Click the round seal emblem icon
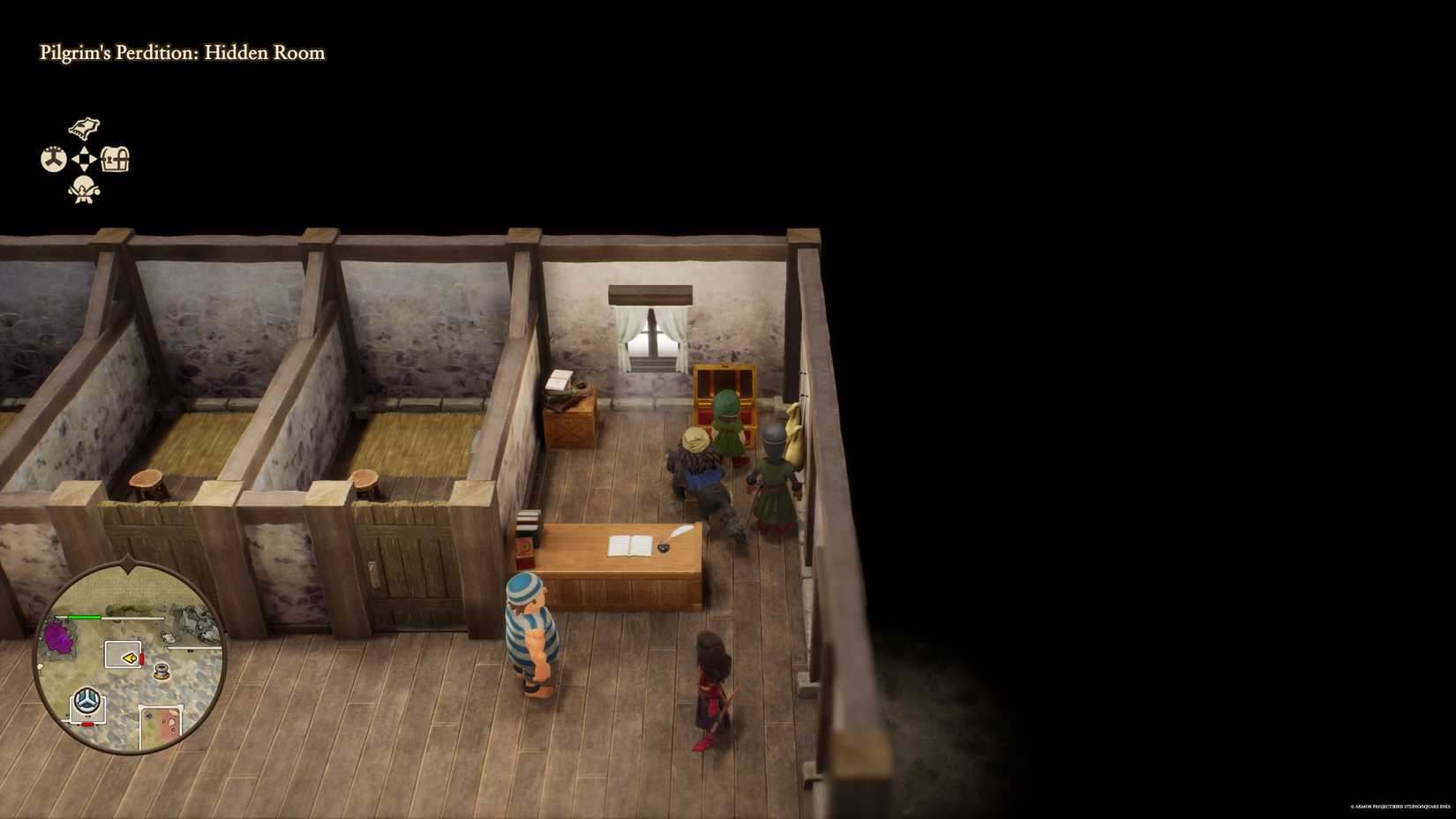This screenshot has width=1456, height=819. (52, 158)
